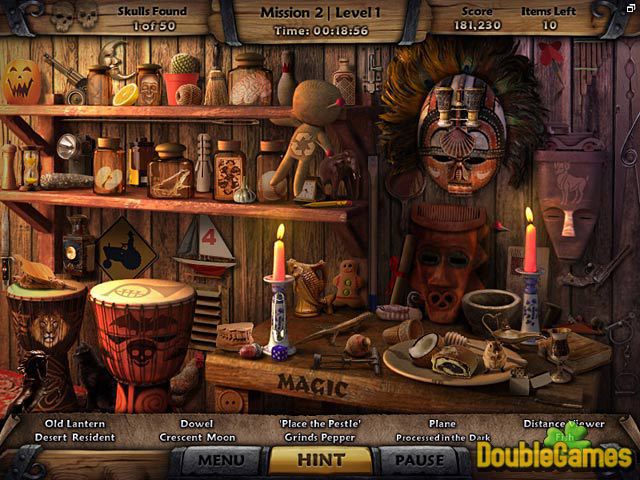
Task: Use the yellow HINT button
Action: (x=320, y=460)
